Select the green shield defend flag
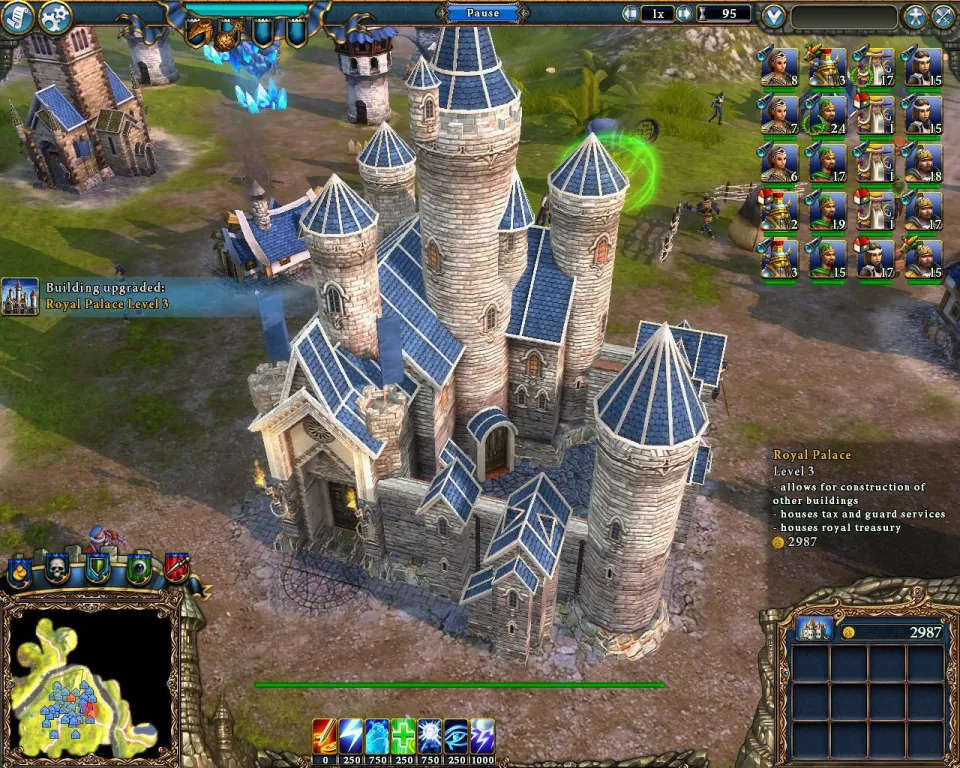 (97, 569)
